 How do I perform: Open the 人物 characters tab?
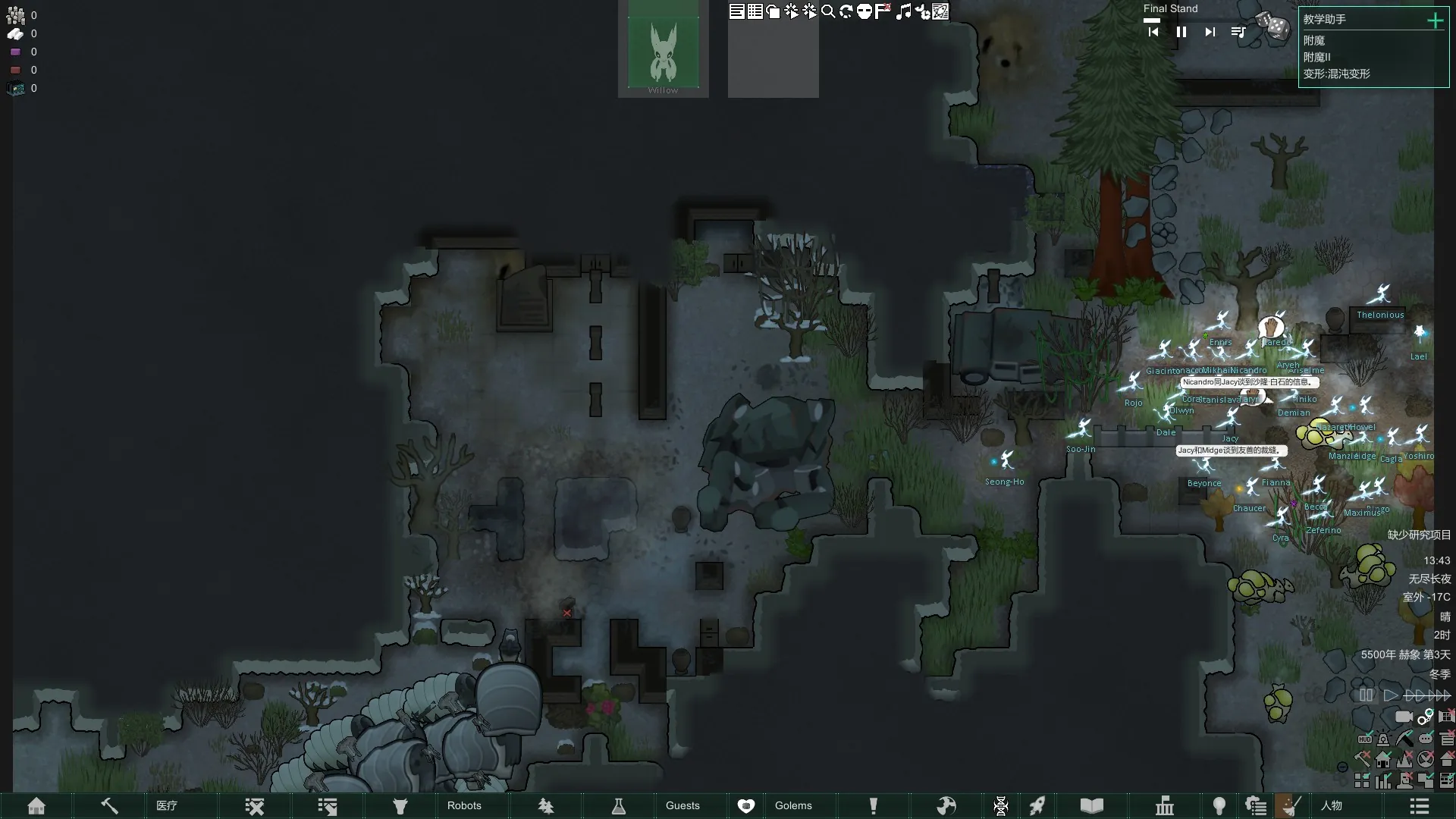tap(1332, 805)
